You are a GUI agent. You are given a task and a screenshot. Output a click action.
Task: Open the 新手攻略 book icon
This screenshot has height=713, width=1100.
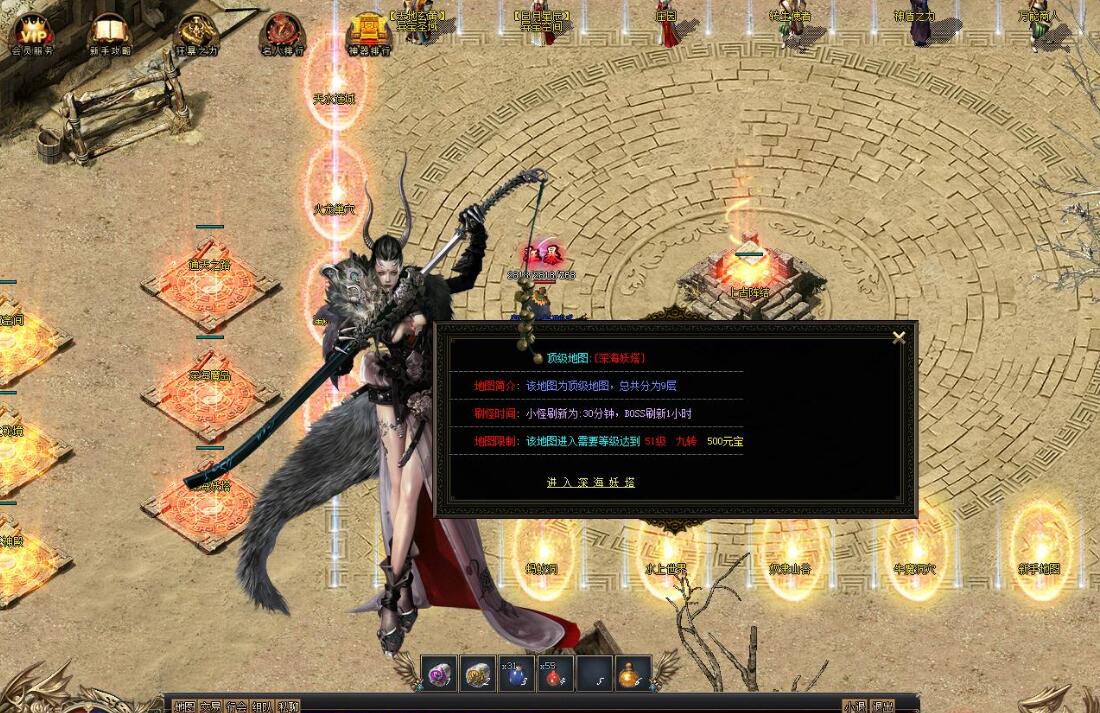[x=110, y=33]
